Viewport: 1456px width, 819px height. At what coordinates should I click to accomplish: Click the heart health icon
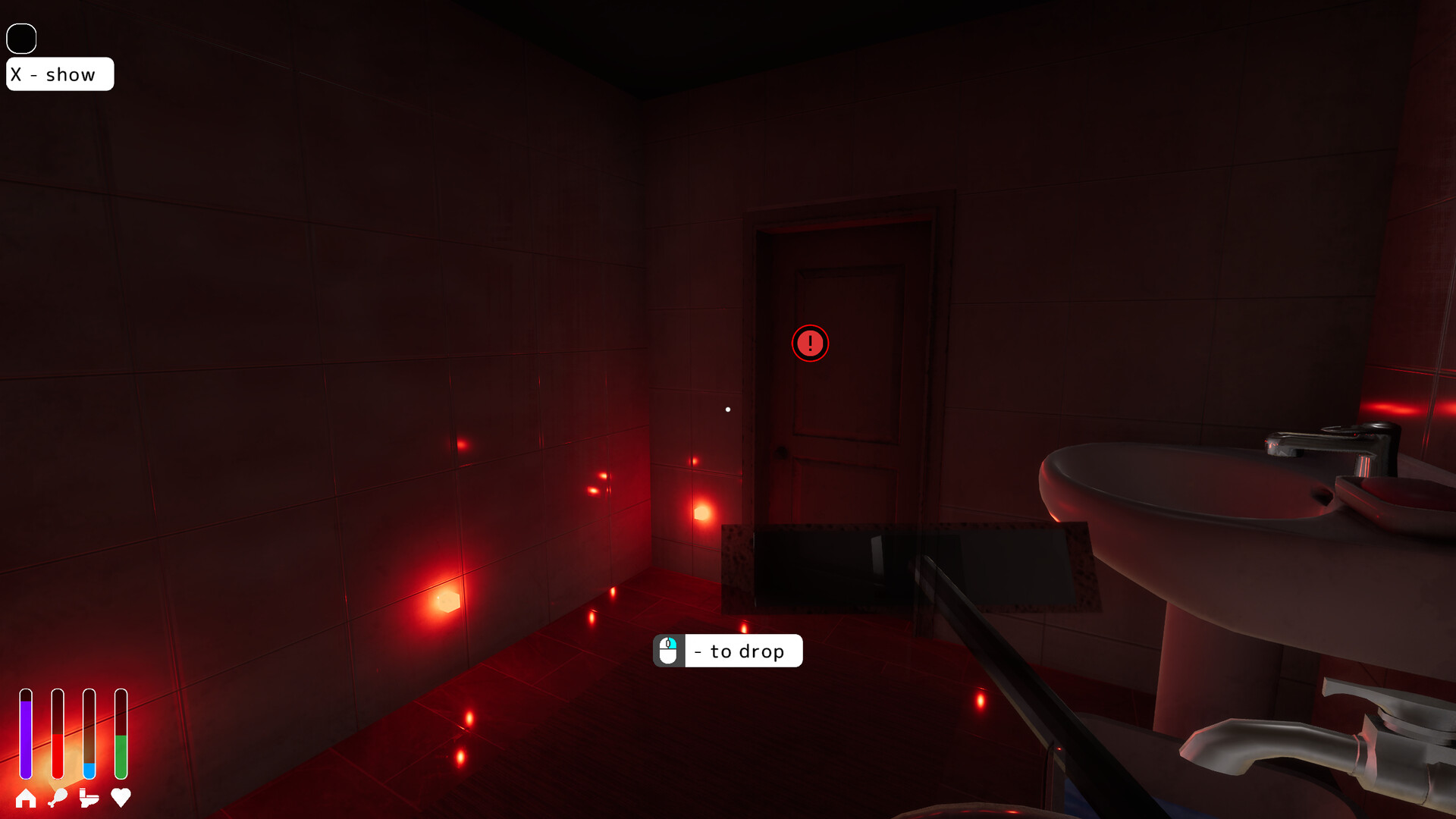coord(121,799)
